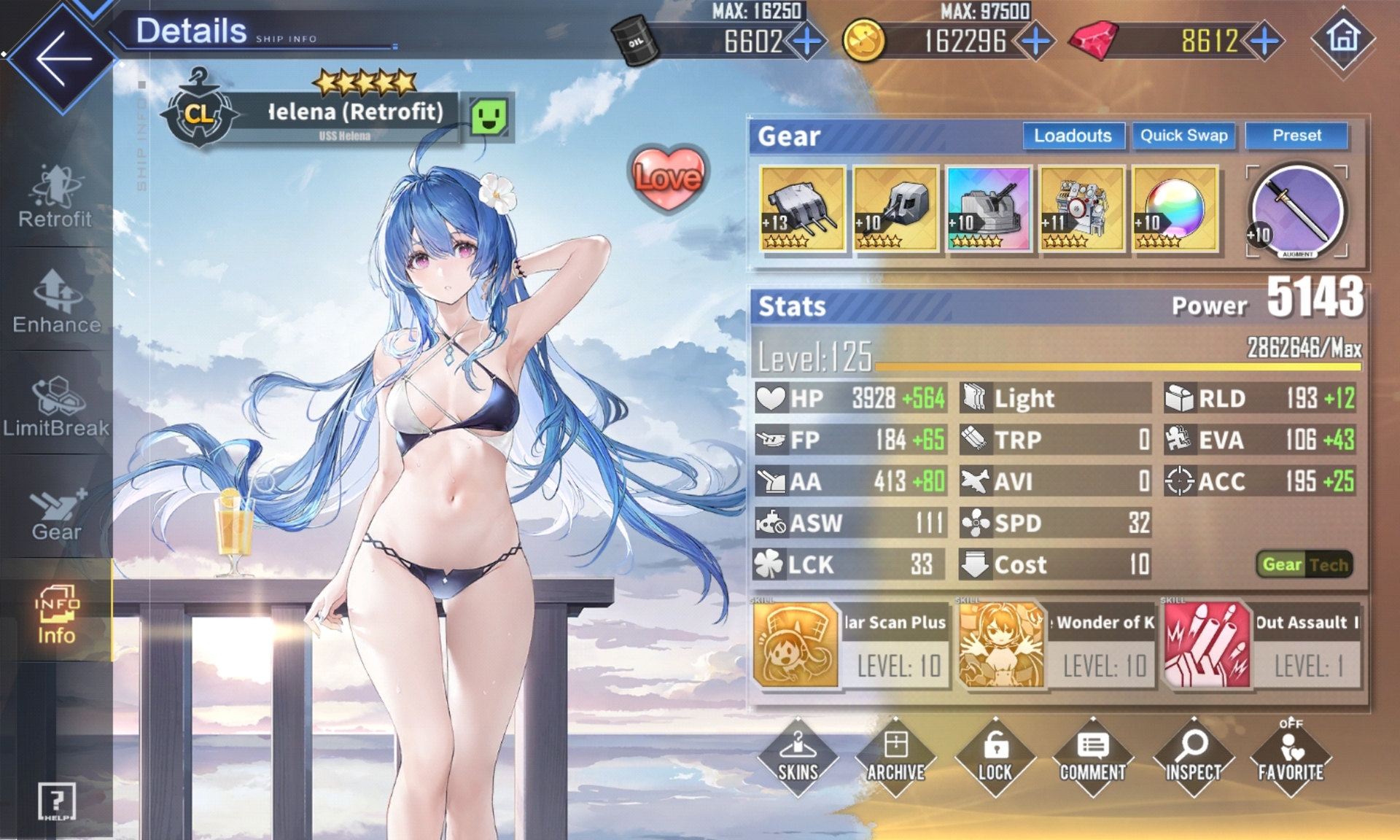Select the Gear tab in sidebar
Image resolution: width=1400 pixels, height=840 pixels.
pos(56,512)
